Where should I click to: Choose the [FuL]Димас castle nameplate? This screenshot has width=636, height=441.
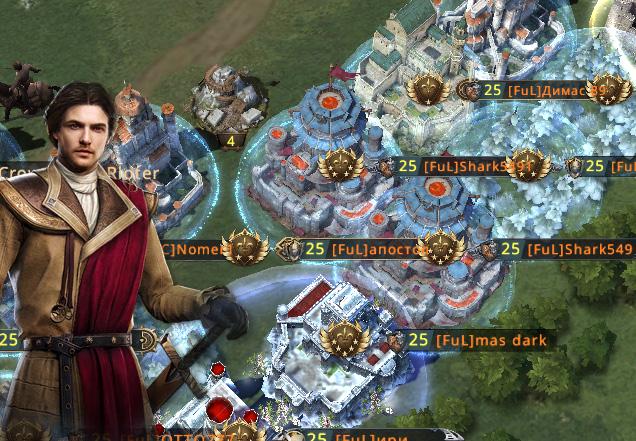coord(546,90)
